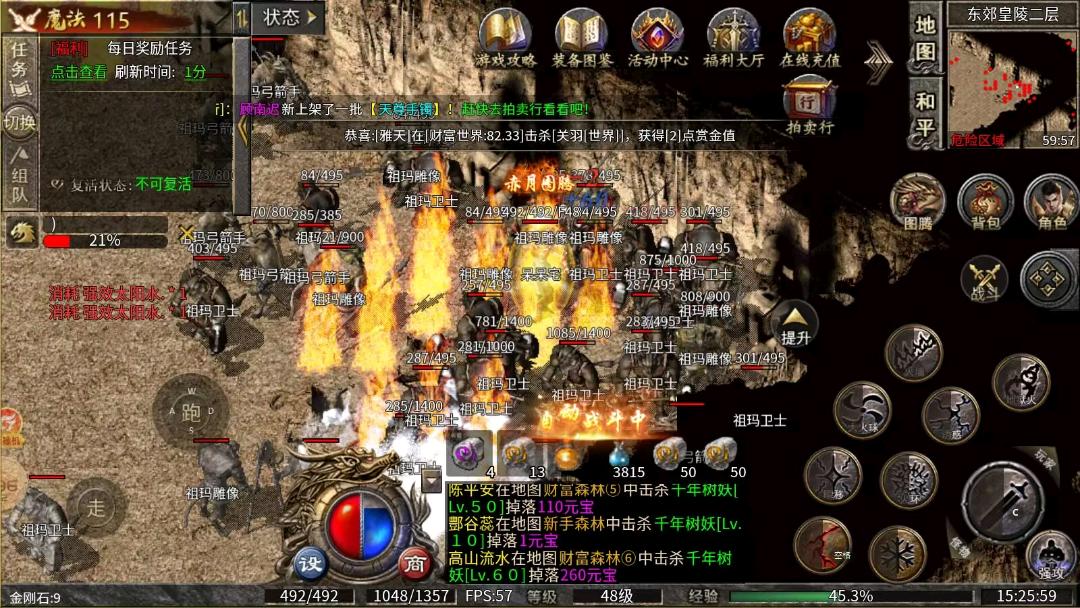Screen dimensions: 1080x608
Task: Open the 背包 backpack
Action: 985,200
